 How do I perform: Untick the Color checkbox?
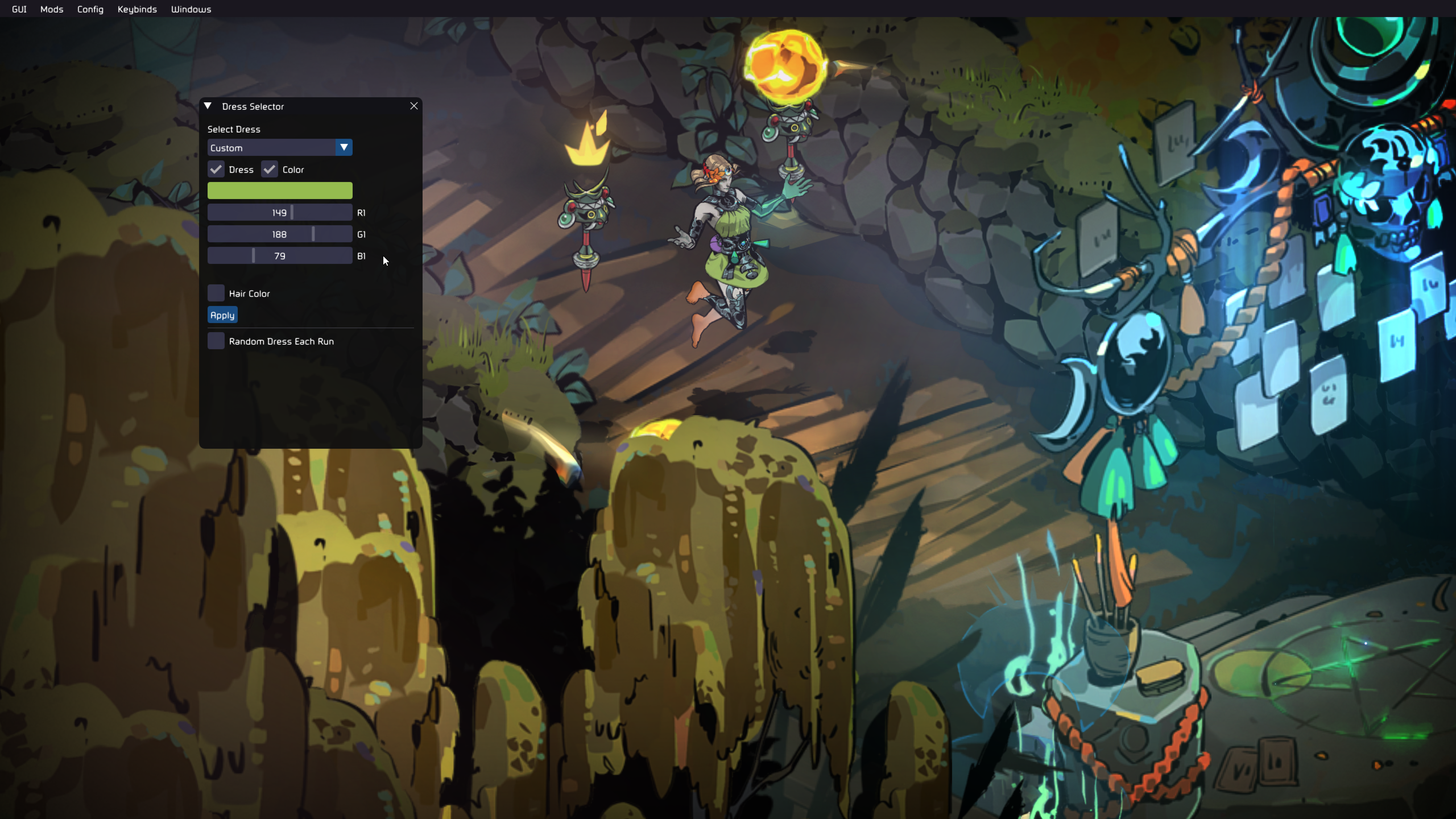[270, 169]
